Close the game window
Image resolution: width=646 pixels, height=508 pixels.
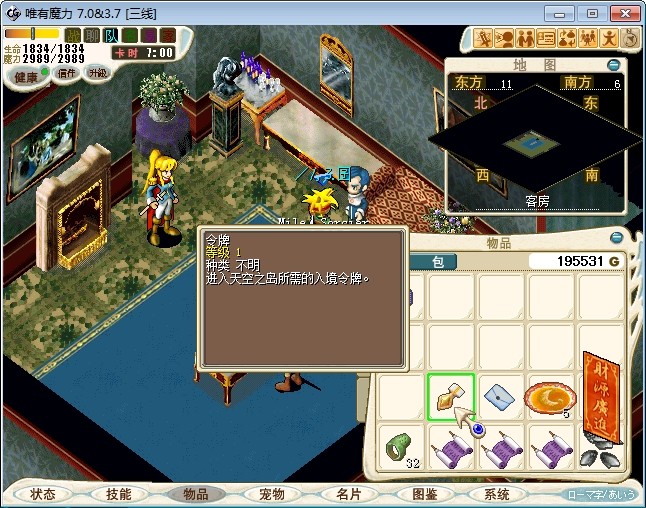pos(622,13)
